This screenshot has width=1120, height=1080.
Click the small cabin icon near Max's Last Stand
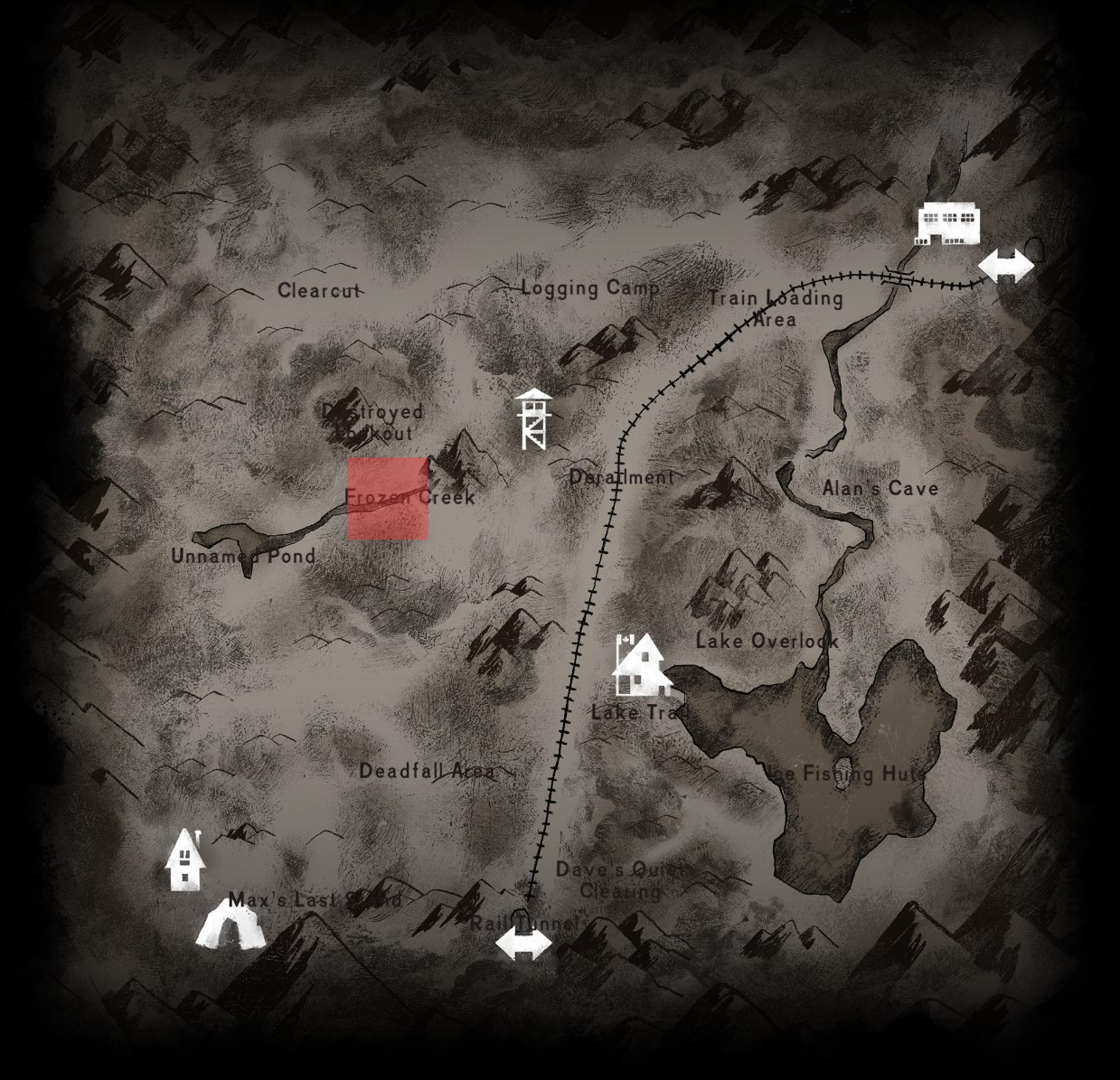[x=185, y=860]
